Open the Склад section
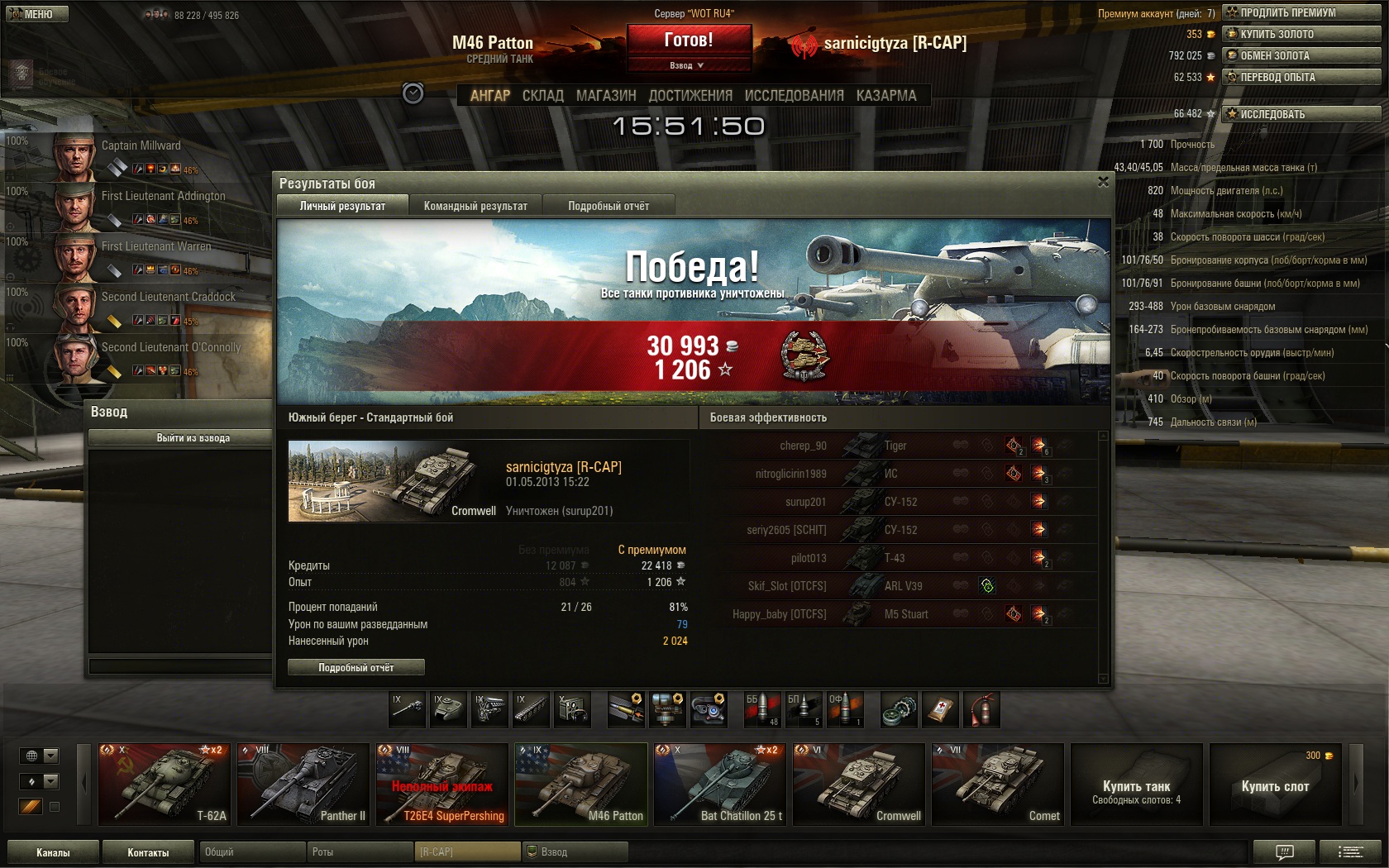 pyautogui.click(x=542, y=96)
